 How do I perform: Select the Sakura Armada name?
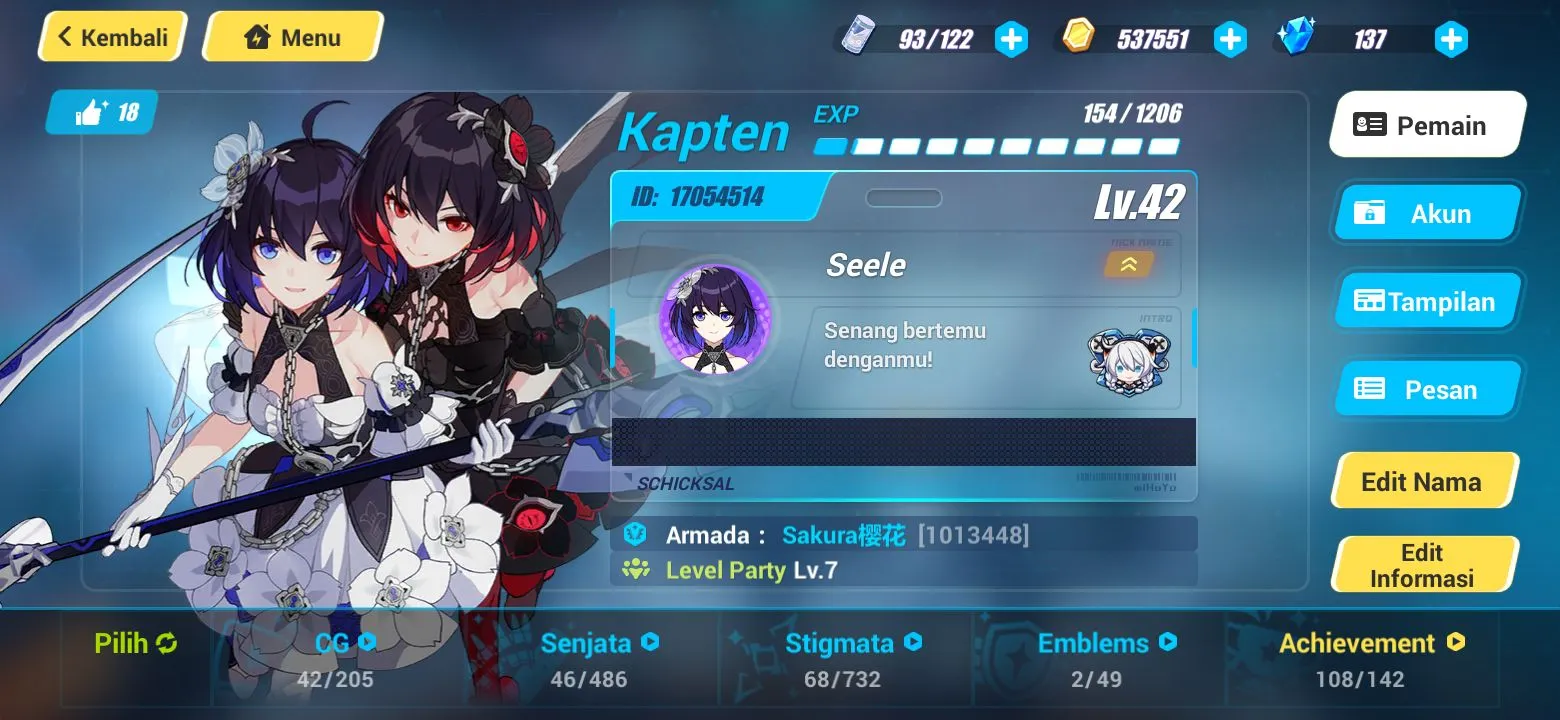pyautogui.click(x=843, y=535)
